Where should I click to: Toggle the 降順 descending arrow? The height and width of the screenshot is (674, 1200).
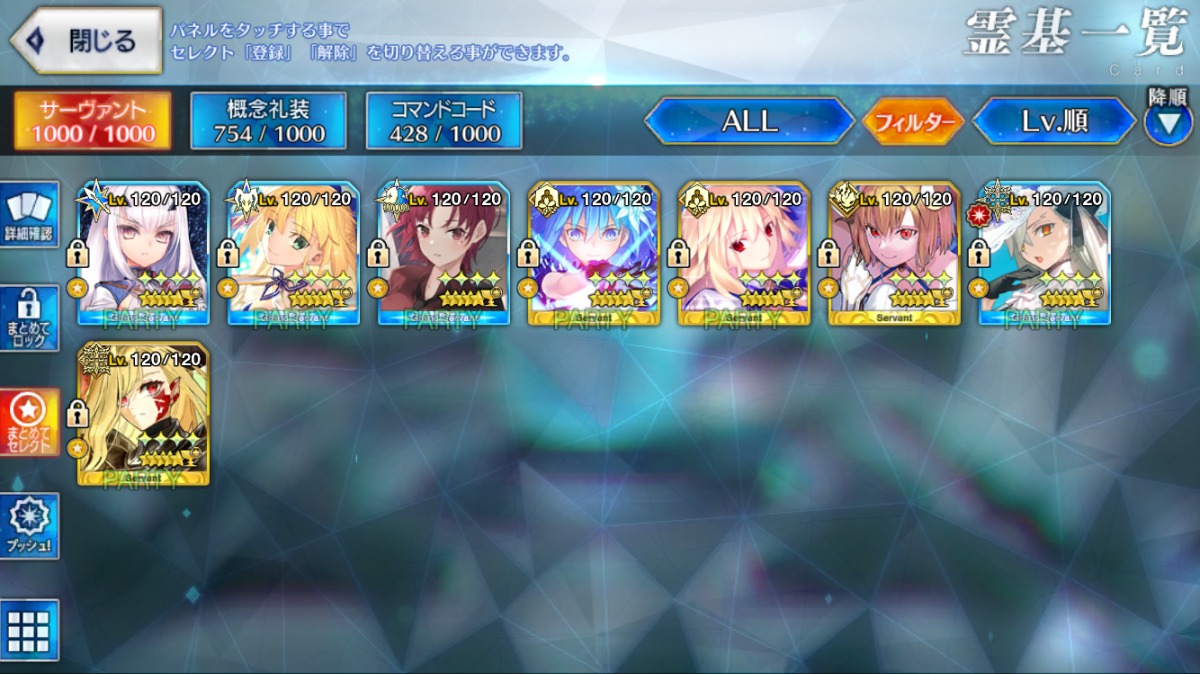point(1167,123)
